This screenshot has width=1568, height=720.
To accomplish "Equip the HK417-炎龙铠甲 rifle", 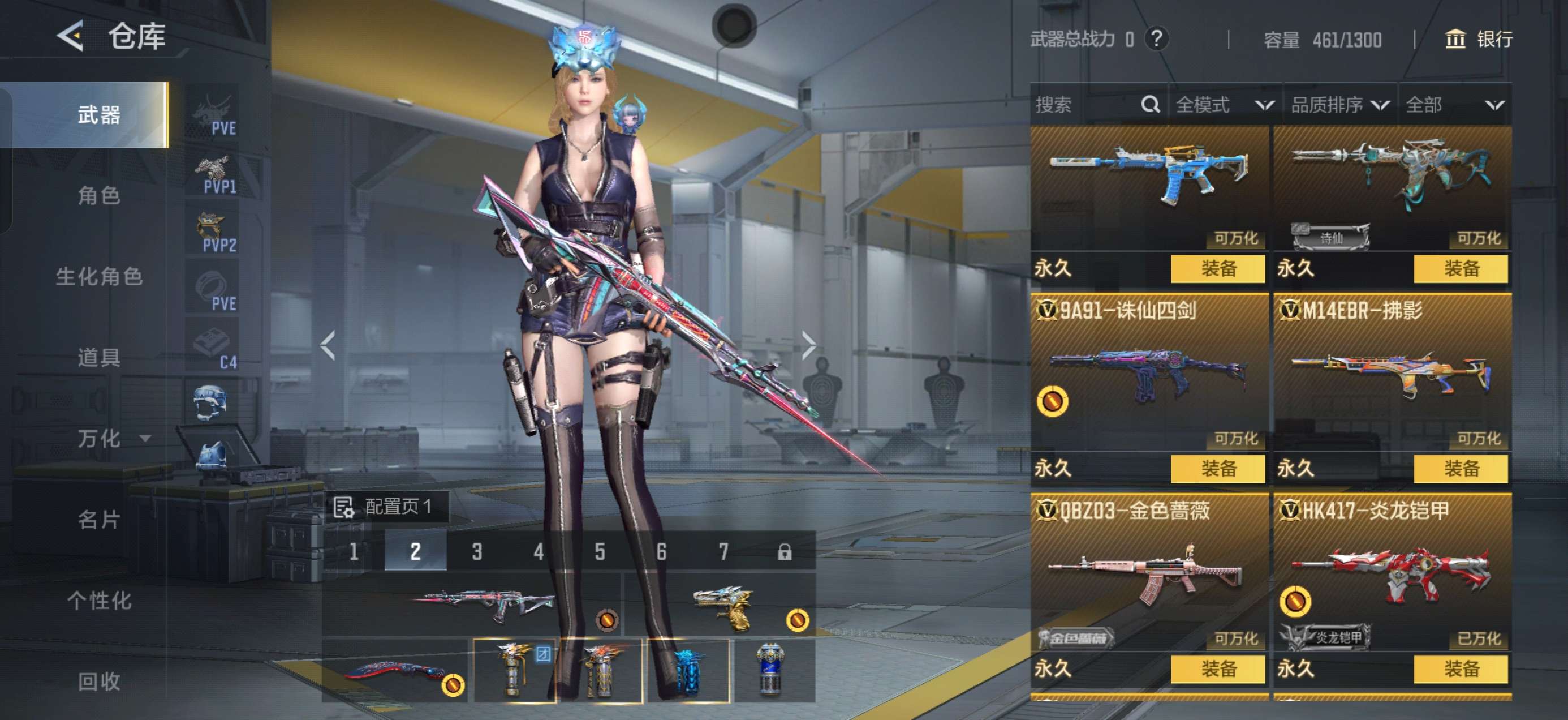I will tap(1461, 669).
